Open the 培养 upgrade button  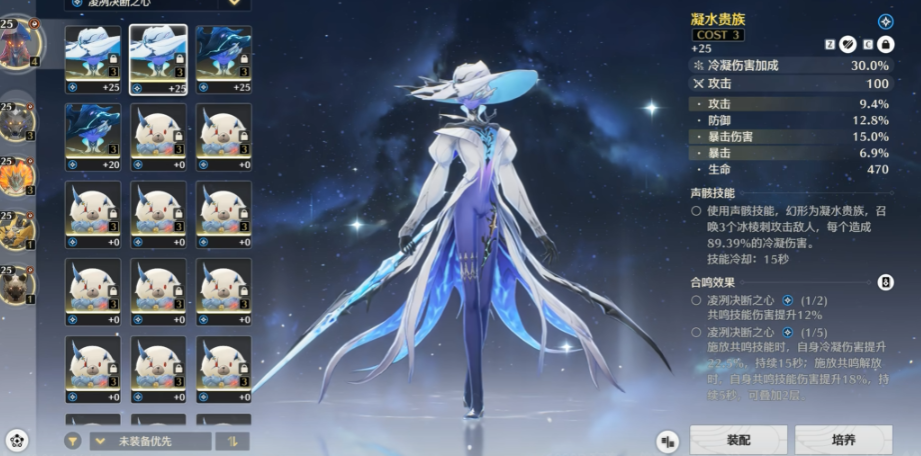pyautogui.click(x=843, y=439)
